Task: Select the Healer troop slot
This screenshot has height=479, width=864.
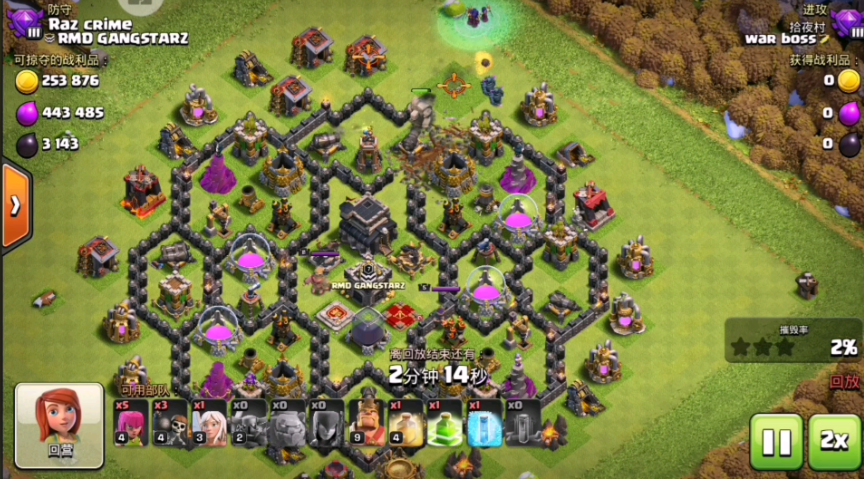Action: (210, 423)
